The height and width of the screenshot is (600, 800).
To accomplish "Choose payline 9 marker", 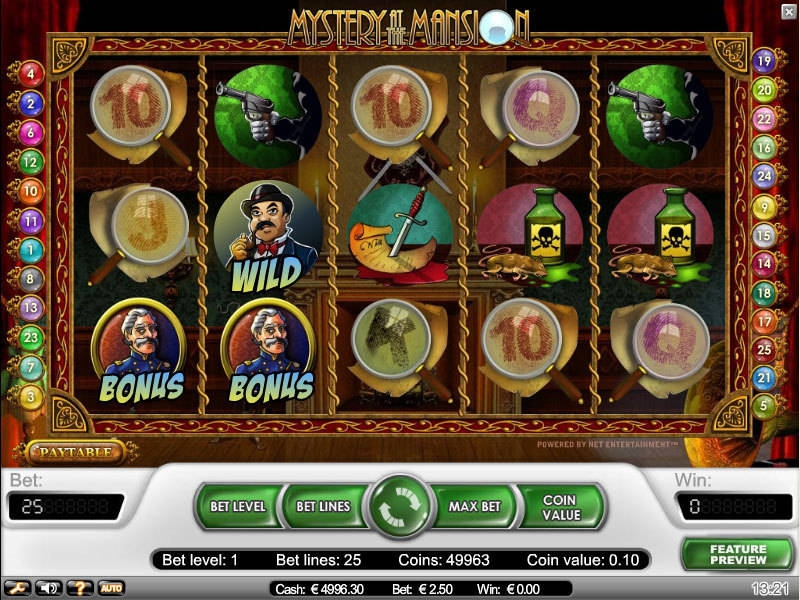I will (x=766, y=208).
